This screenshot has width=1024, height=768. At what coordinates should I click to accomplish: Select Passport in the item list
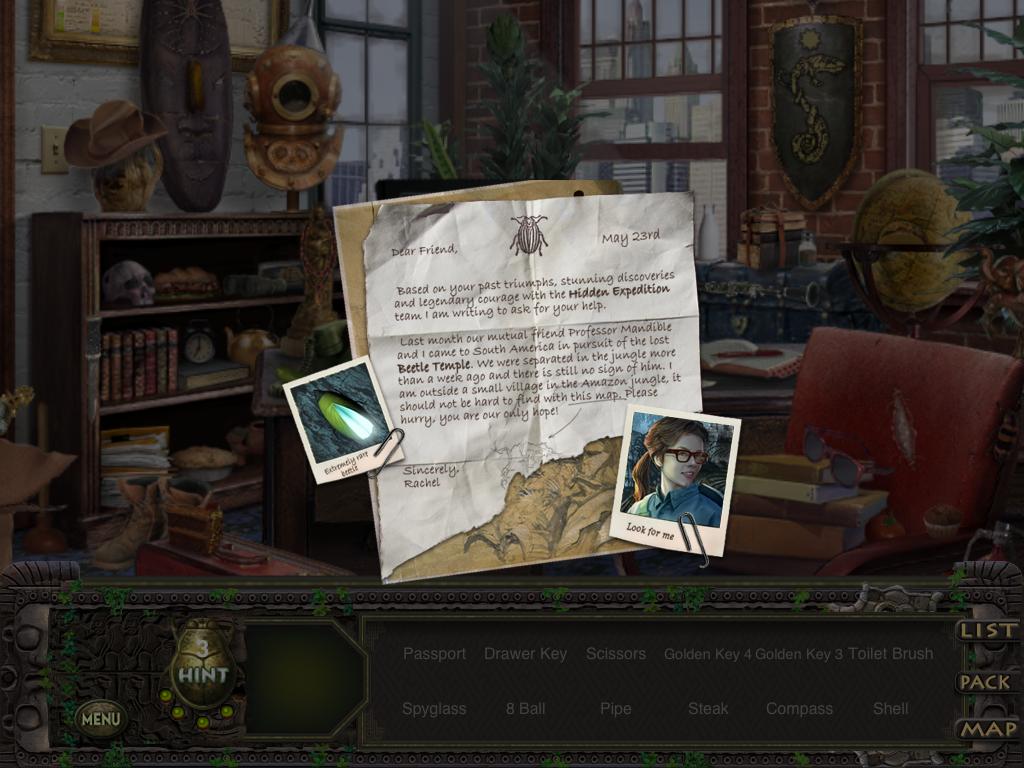click(x=434, y=654)
